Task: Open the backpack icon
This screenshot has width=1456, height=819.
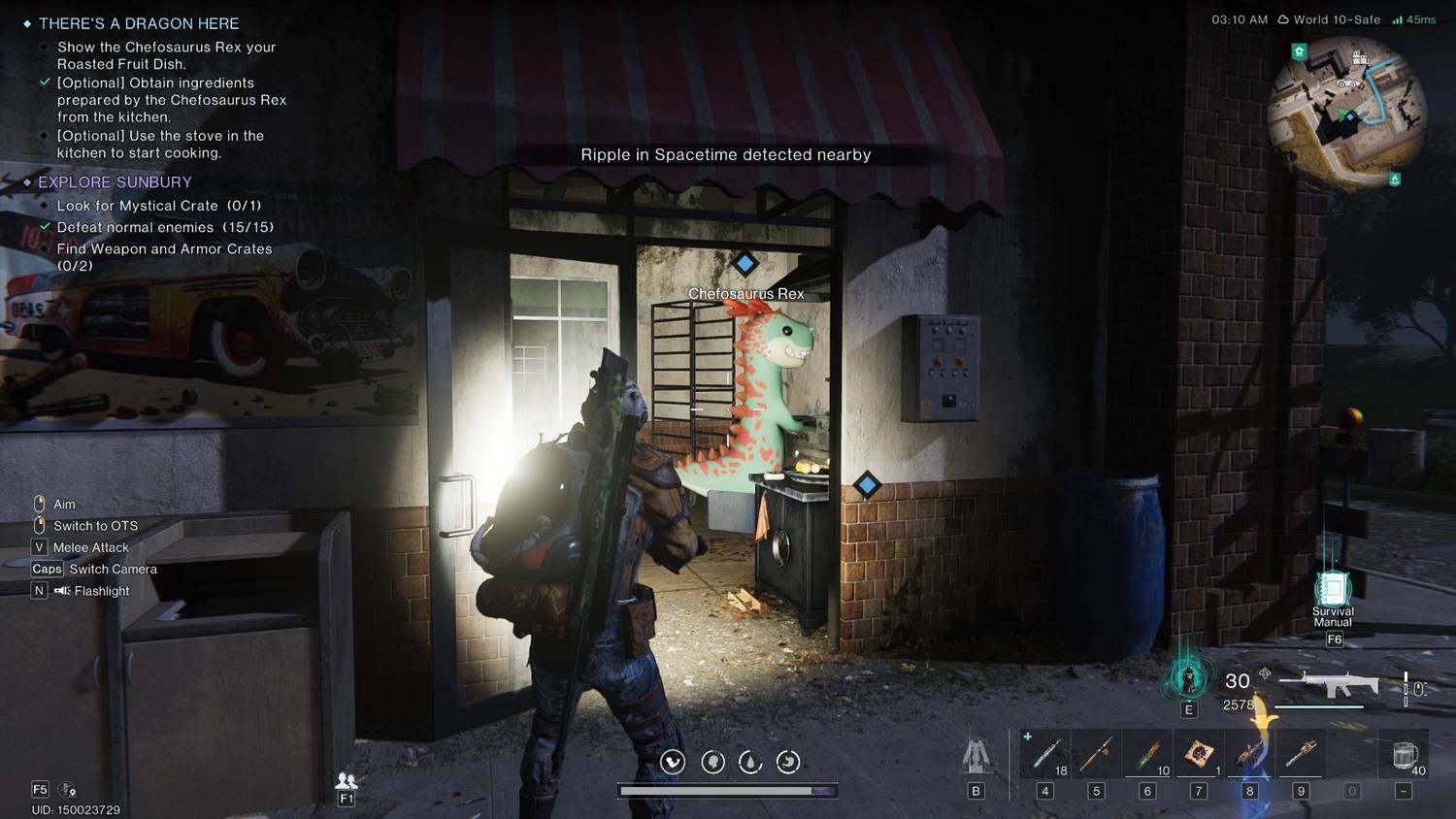Action: [976, 755]
